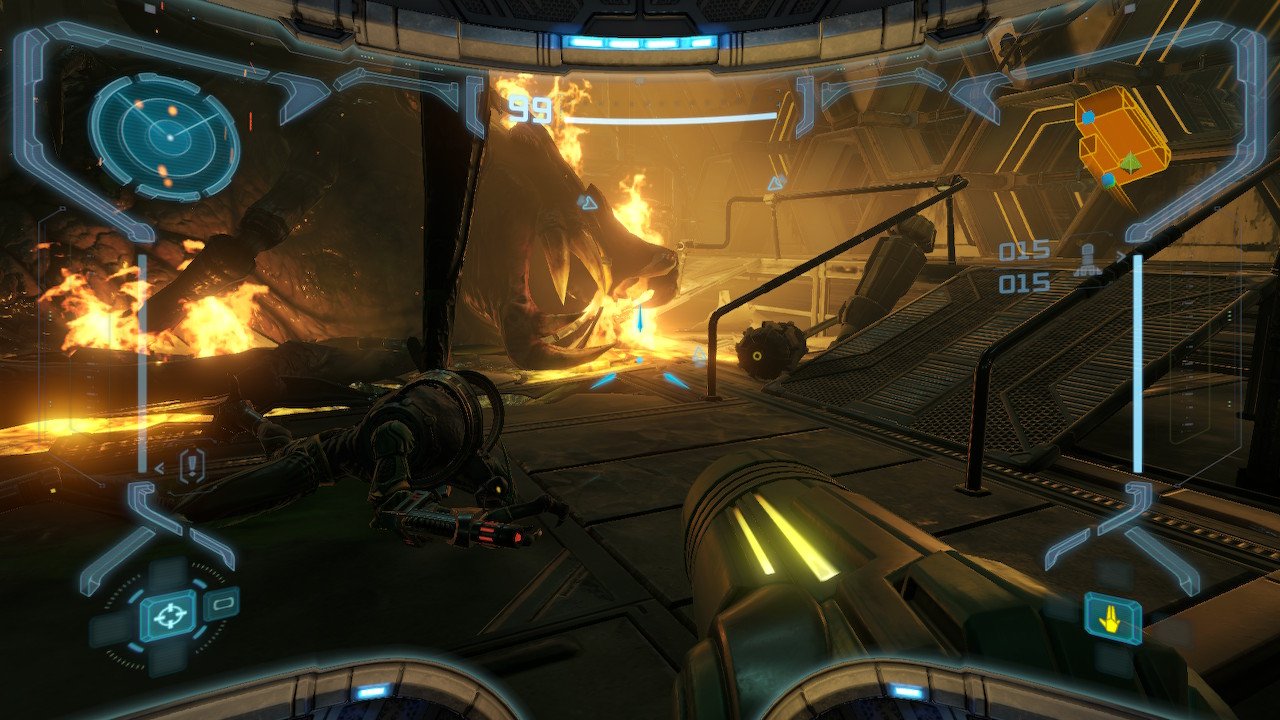The width and height of the screenshot is (1280, 720).
Task: Click the small arrow left of the threat meter
Action: point(160,467)
